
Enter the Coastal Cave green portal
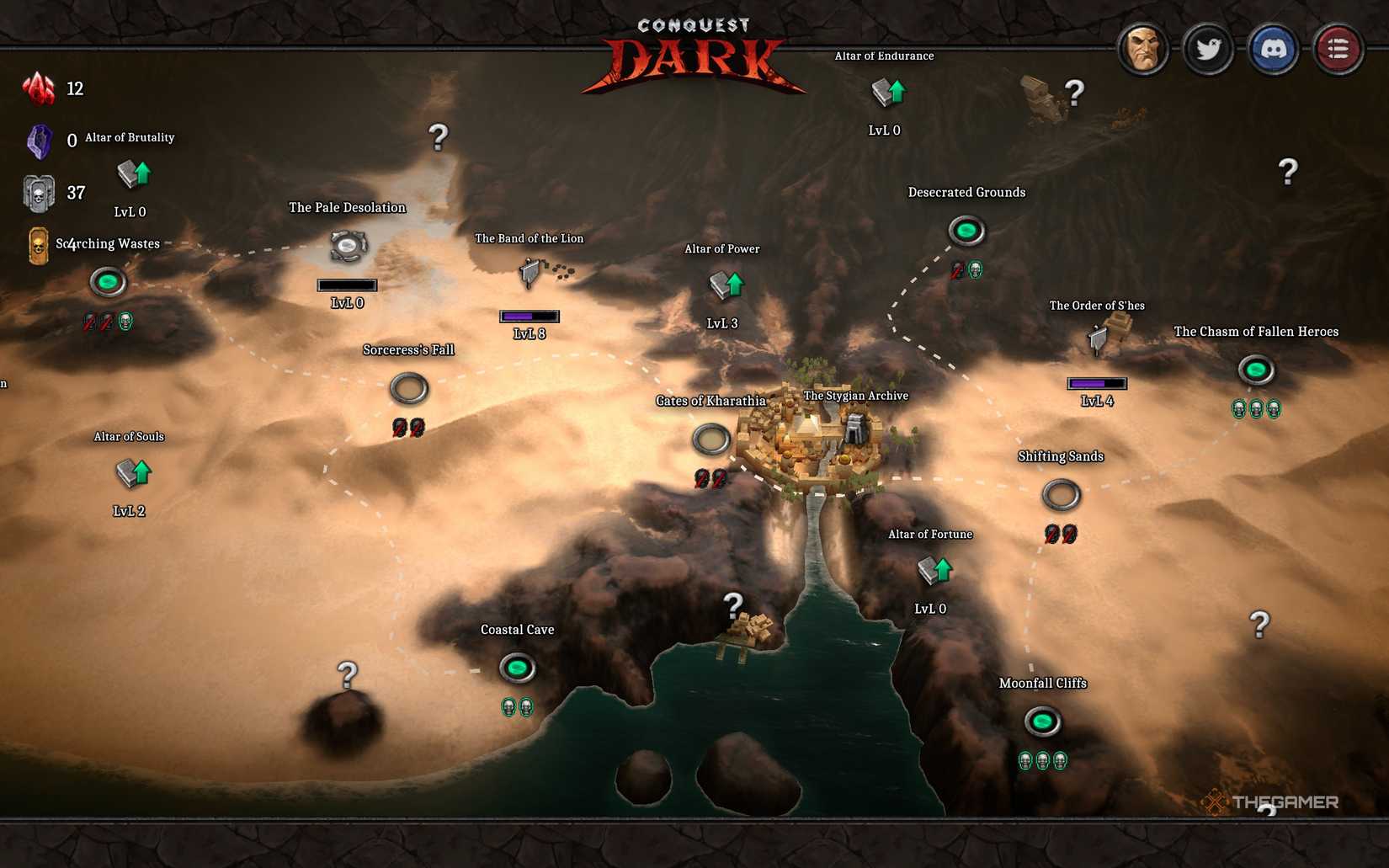pyautogui.click(x=519, y=668)
